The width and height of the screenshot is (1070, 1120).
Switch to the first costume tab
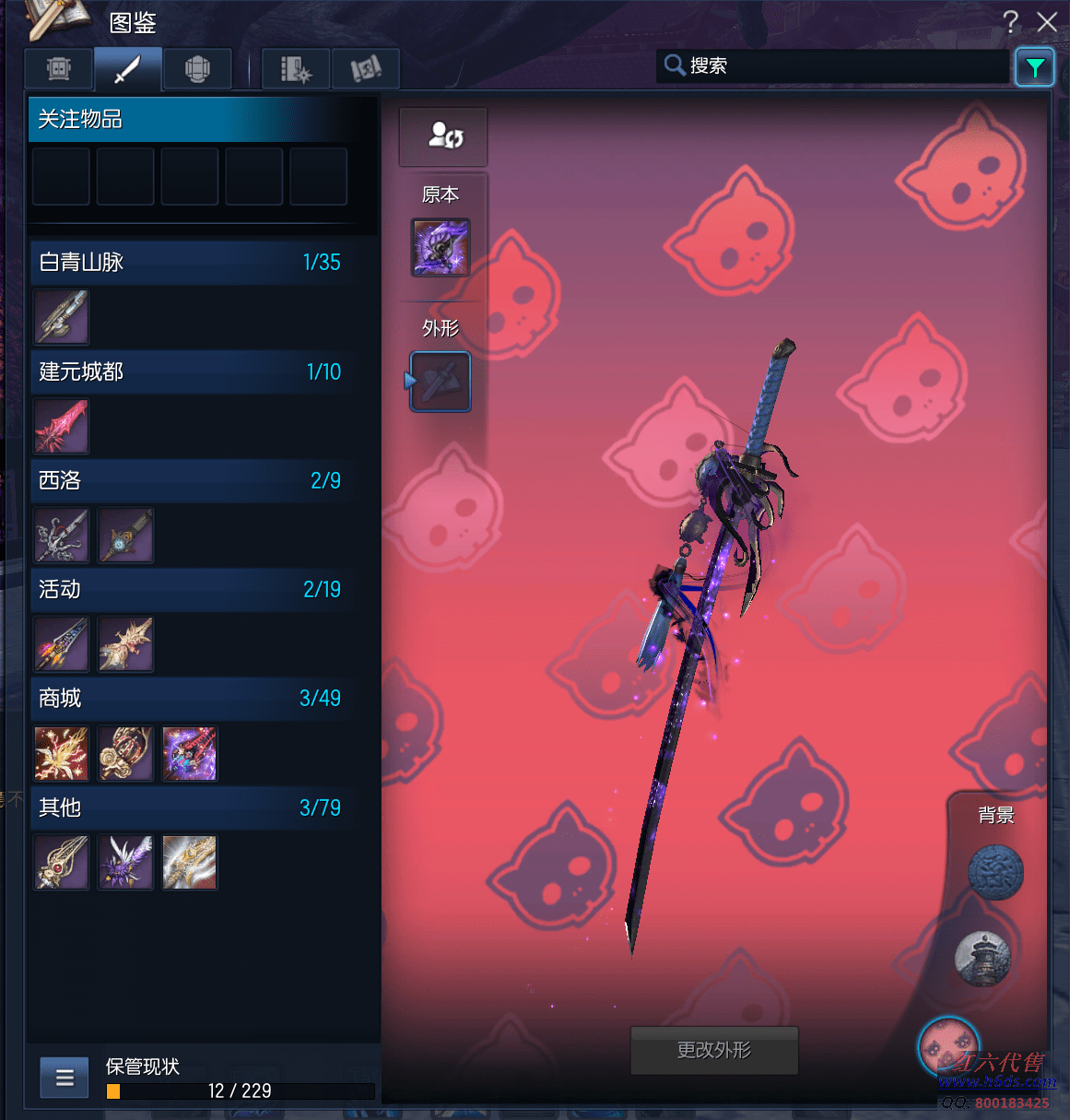tap(59, 69)
